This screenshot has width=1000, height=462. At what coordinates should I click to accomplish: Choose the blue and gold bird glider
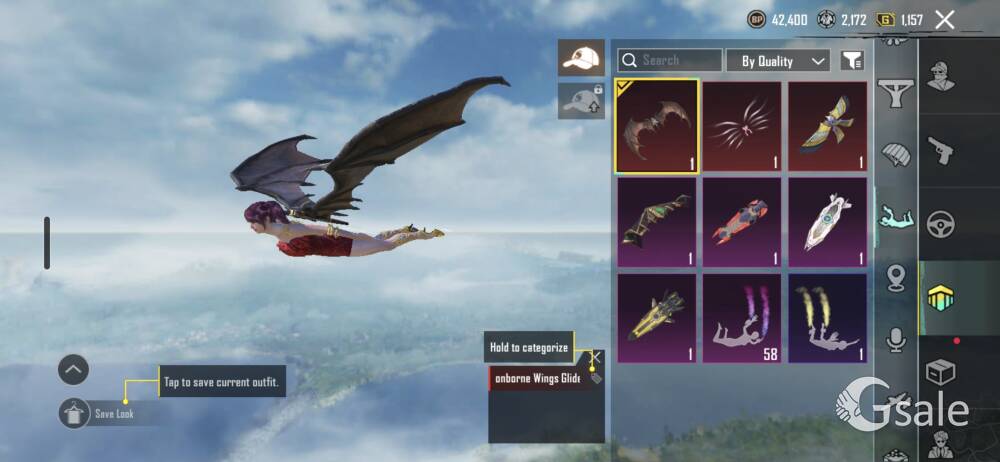point(827,125)
